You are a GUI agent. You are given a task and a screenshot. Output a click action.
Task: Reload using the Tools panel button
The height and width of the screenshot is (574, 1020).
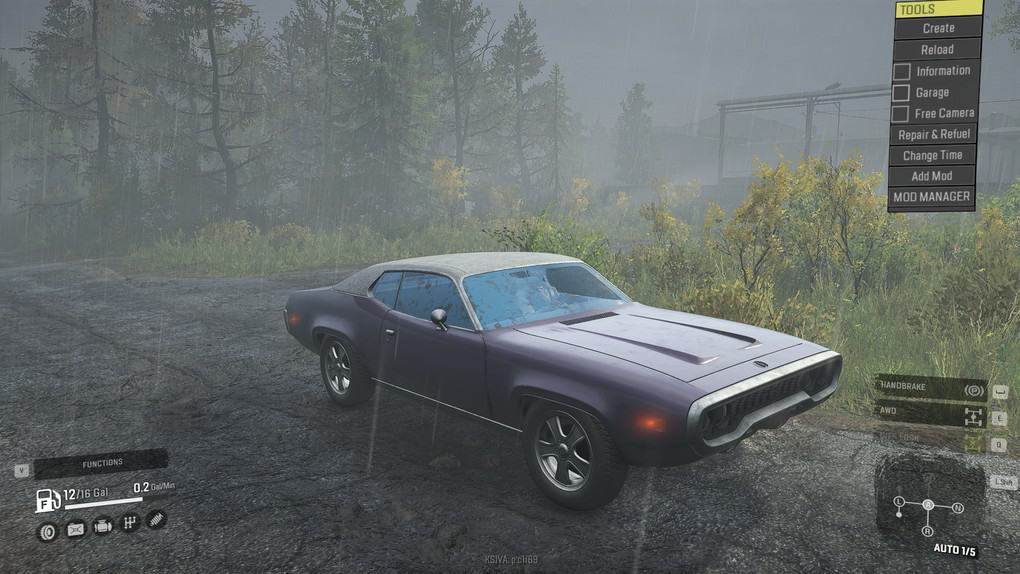(x=937, y=49)
